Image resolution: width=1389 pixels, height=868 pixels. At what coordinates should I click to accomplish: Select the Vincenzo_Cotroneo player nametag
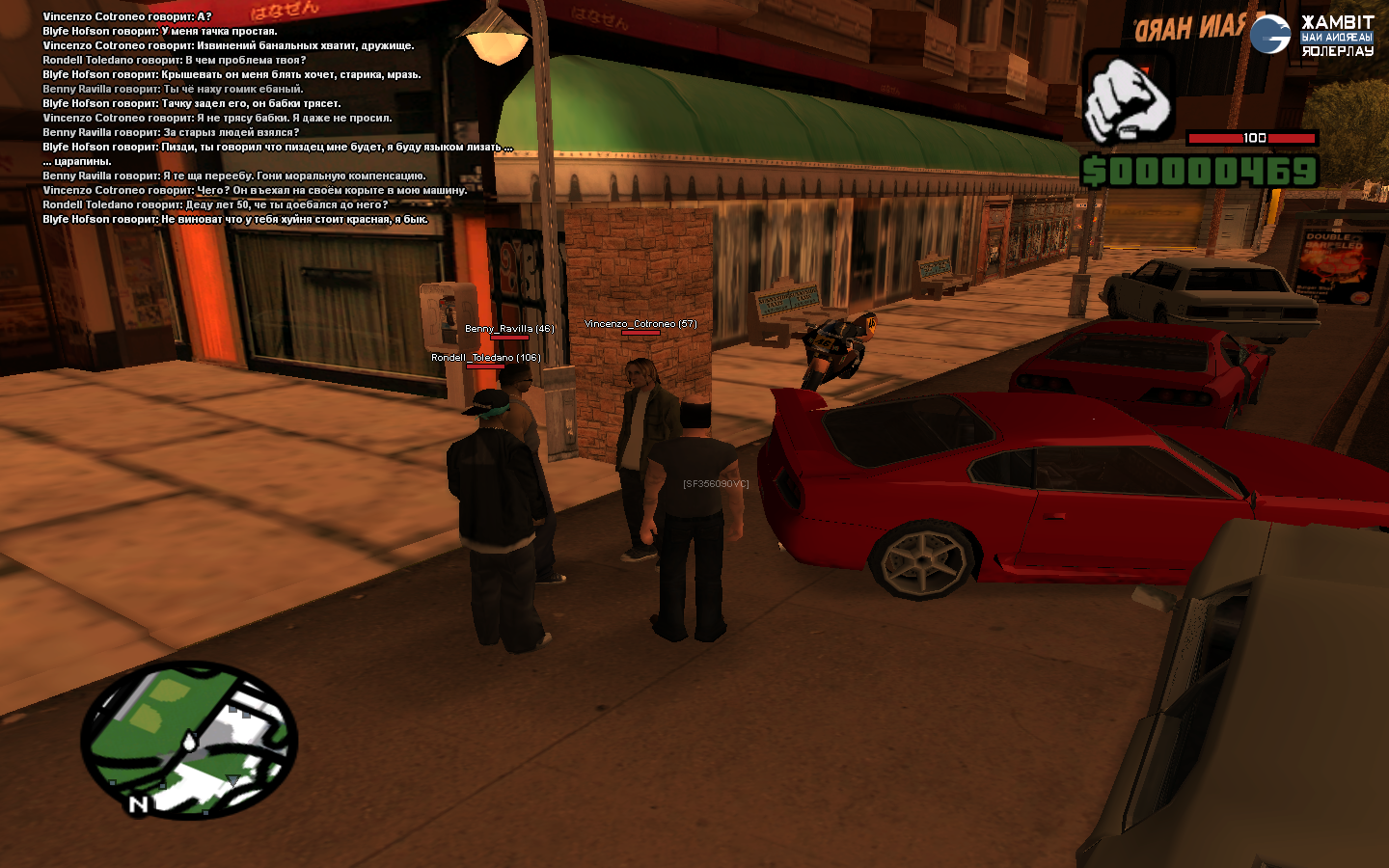640,324
